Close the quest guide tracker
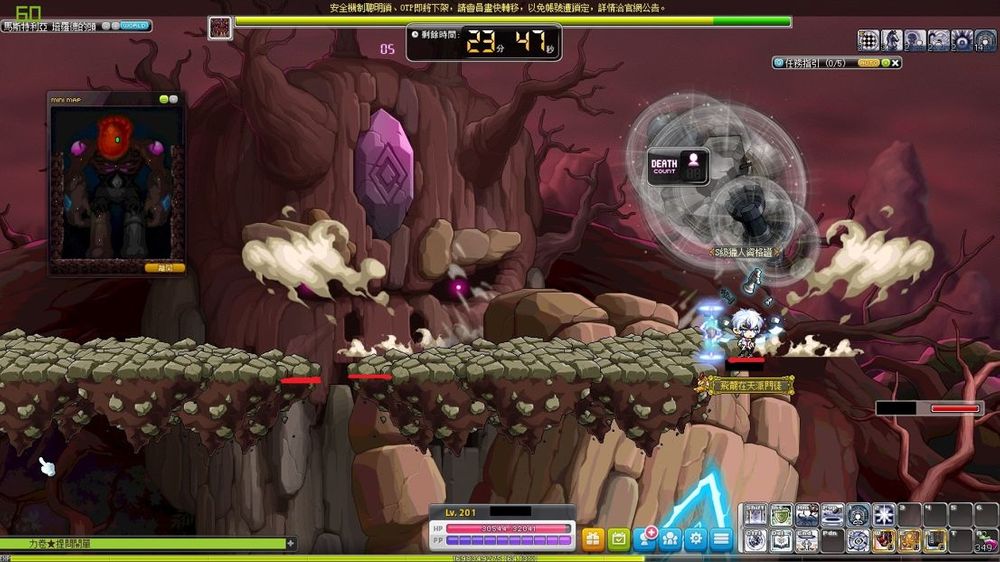The image size is (1000, 562). click(896, 63)
